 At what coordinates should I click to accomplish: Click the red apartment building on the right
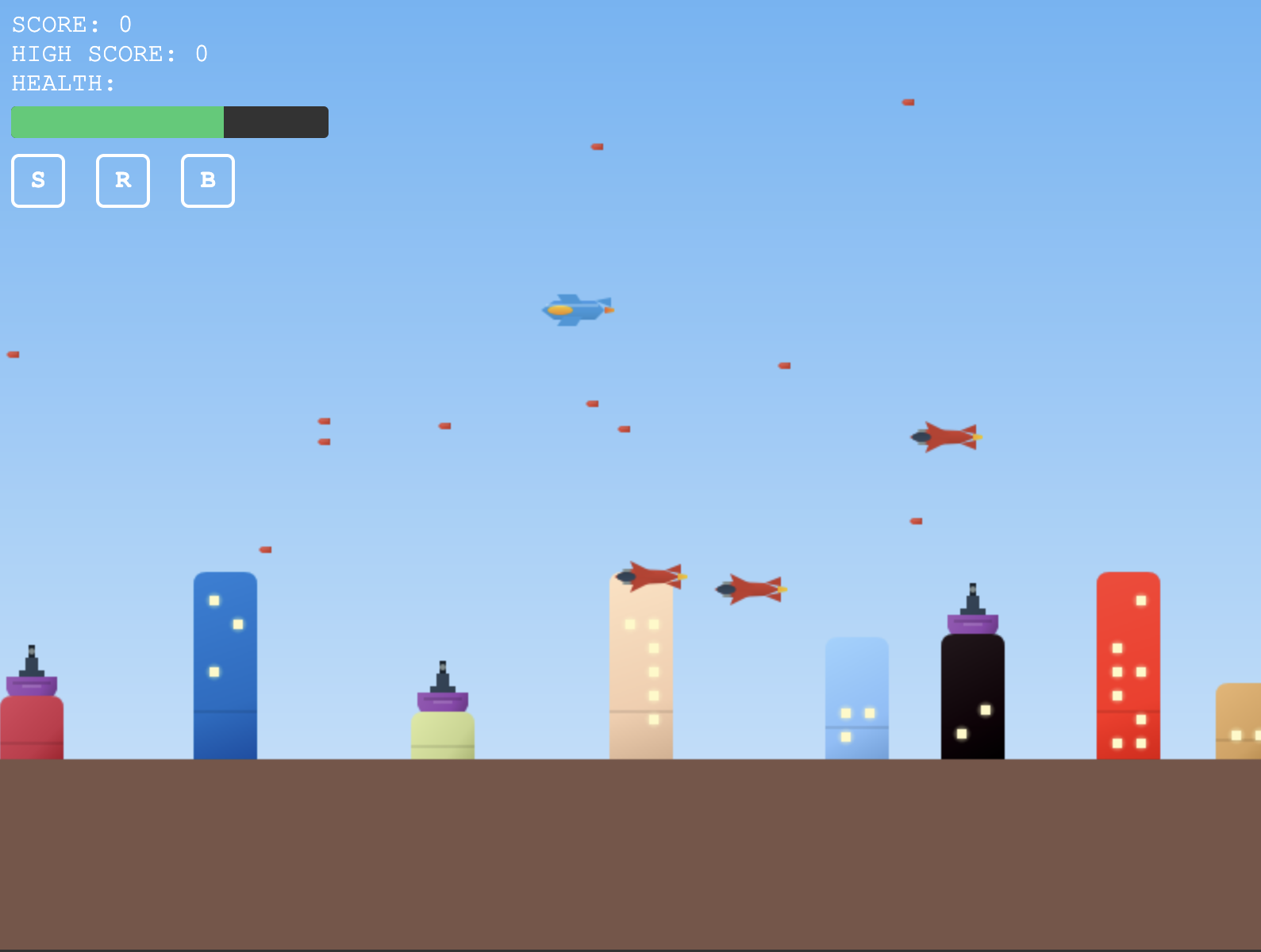coord(1128,666)
